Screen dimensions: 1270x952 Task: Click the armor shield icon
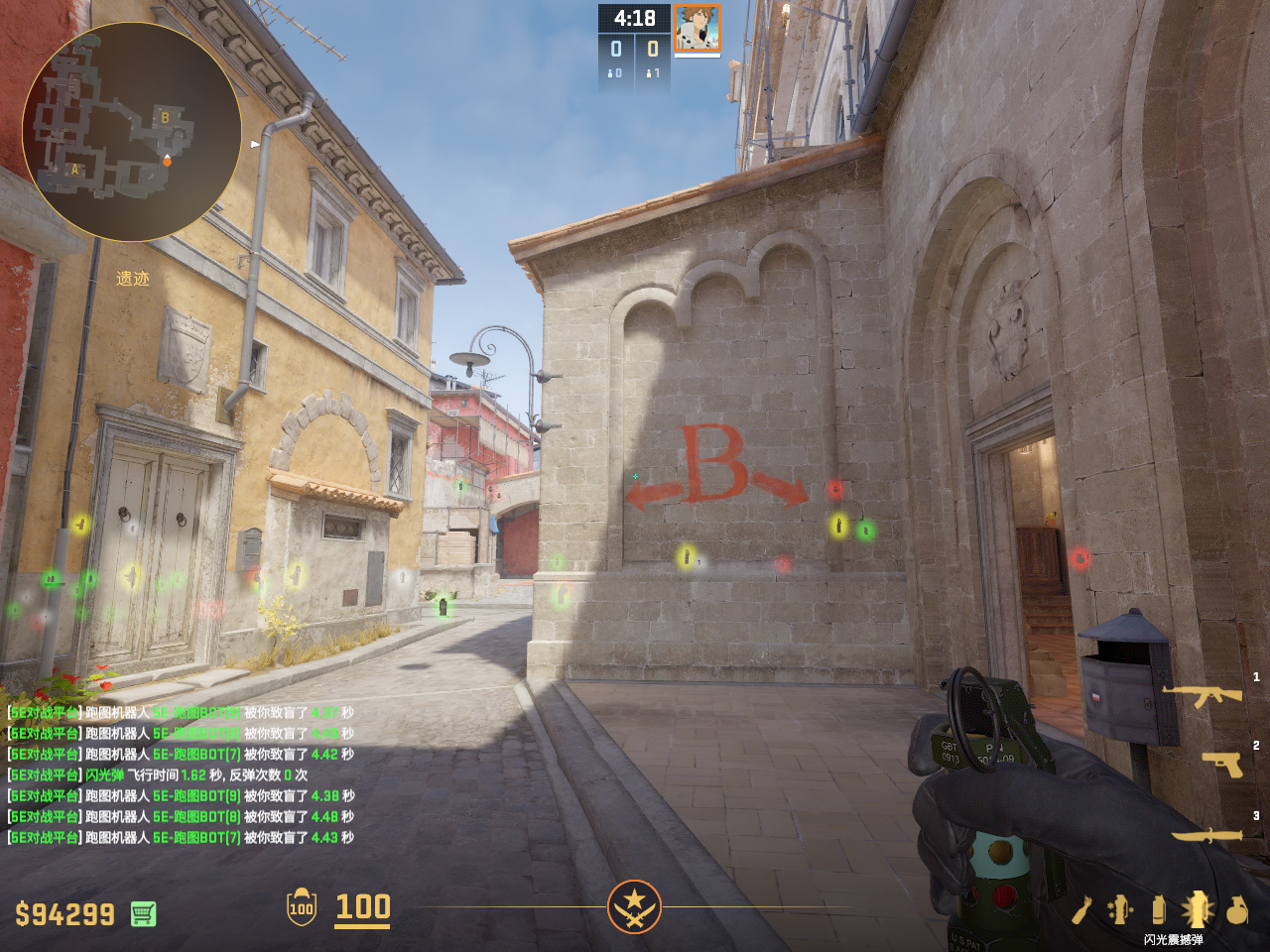301,907
